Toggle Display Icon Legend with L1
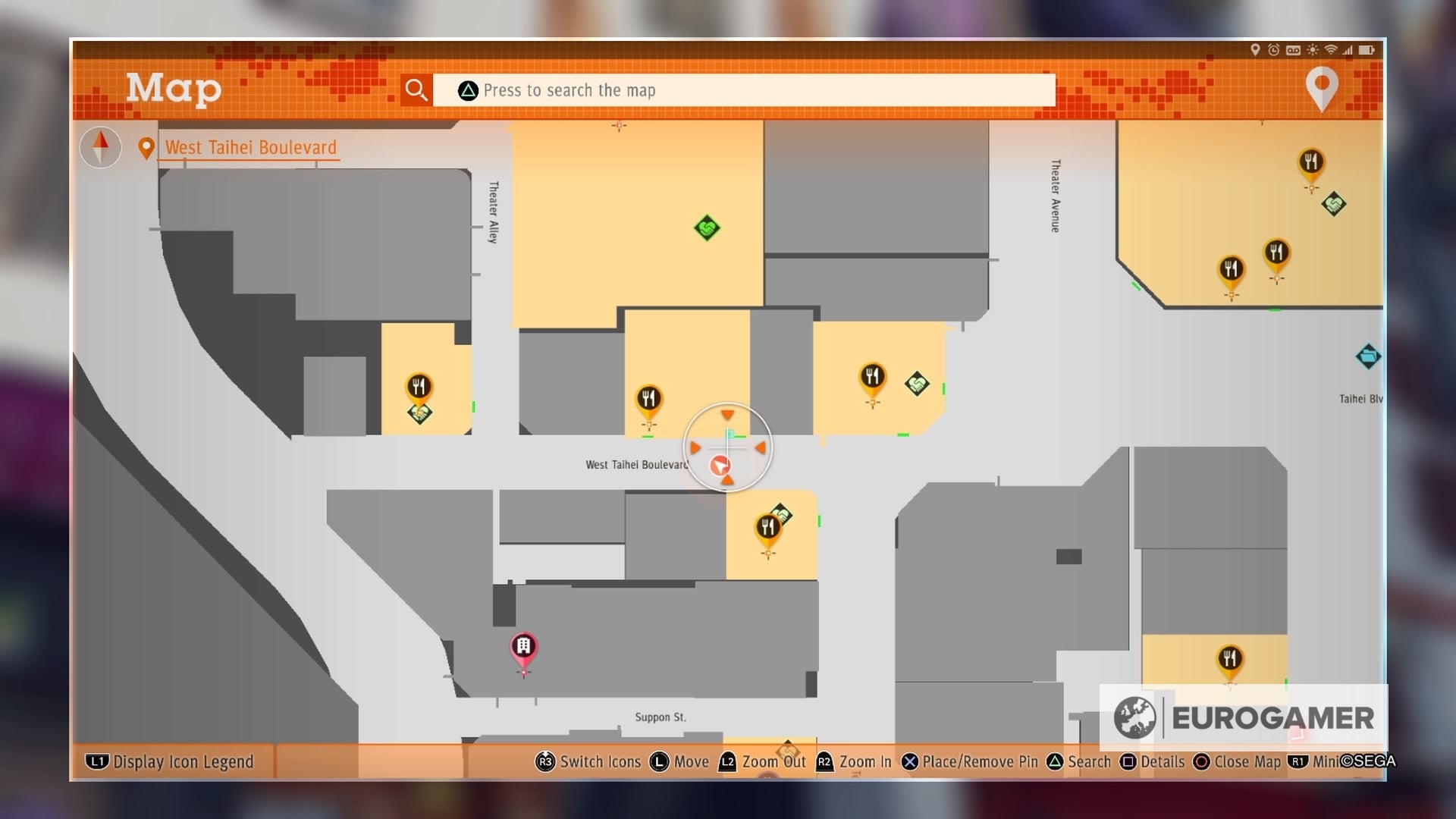 pos(171,761)
